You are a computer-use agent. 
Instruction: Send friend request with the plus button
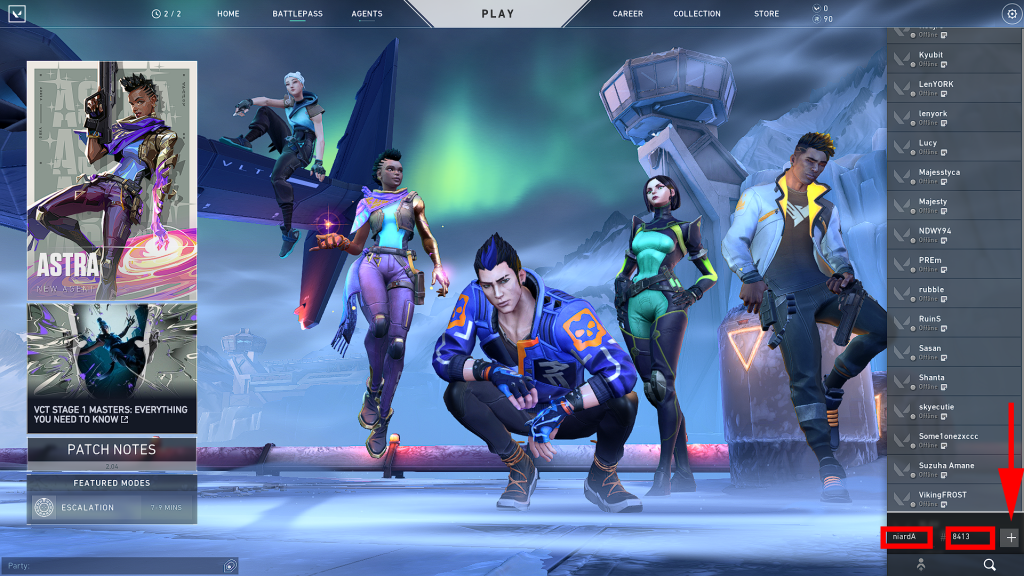[x=1010, y=537]
